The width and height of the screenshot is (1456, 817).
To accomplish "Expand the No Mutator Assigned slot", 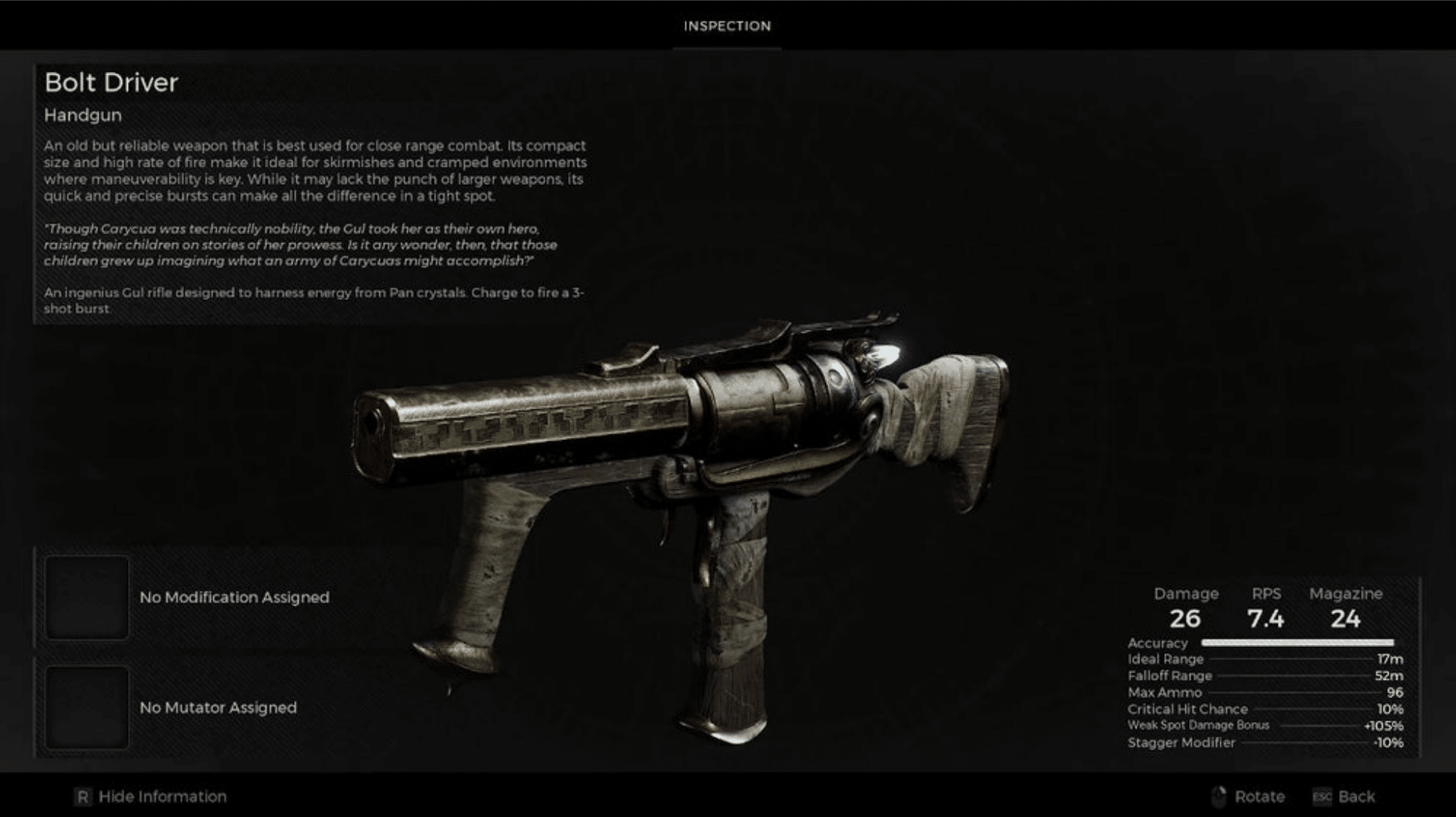I will coord(217,707).
